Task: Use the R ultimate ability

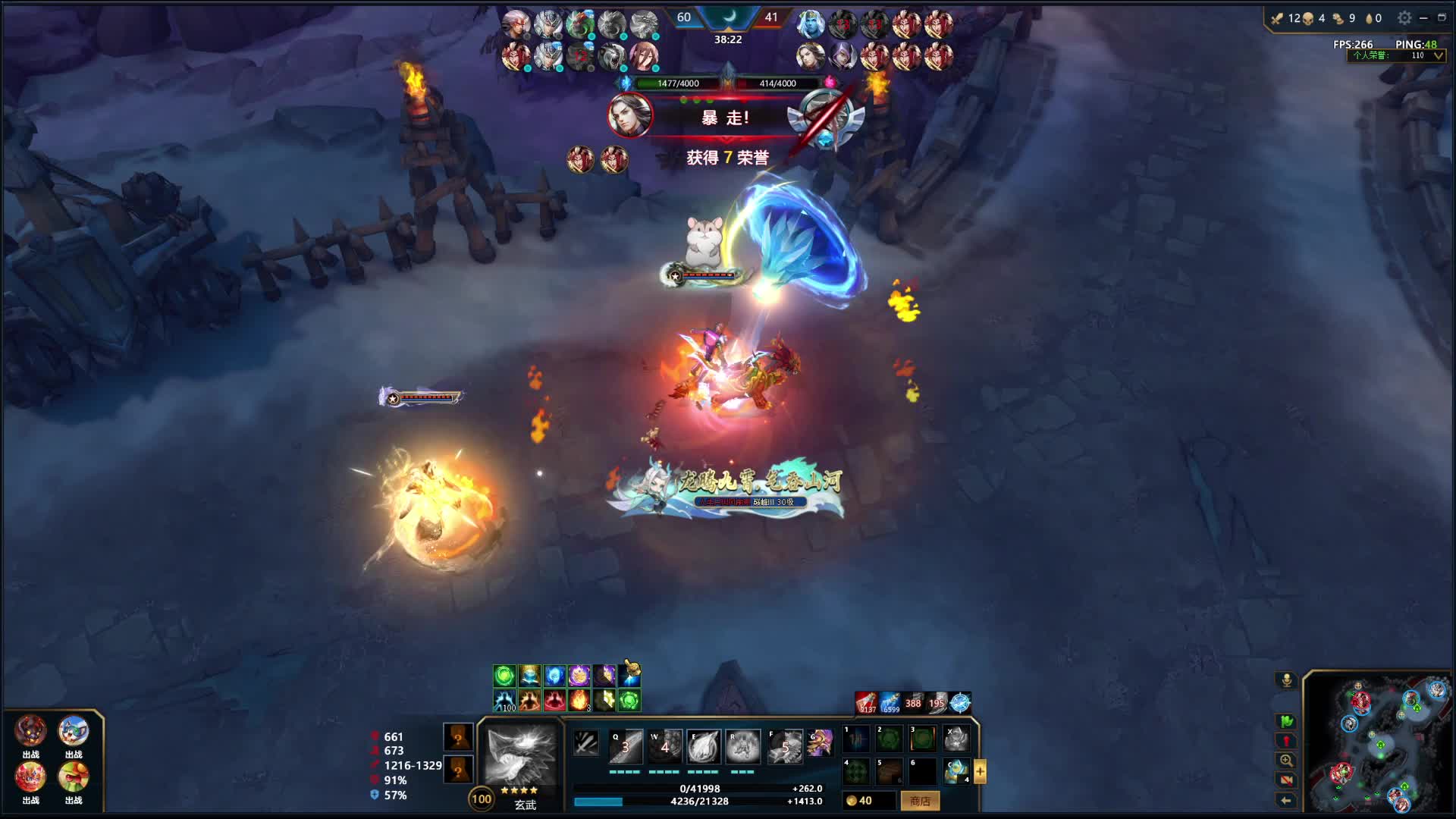Action: 742,746
